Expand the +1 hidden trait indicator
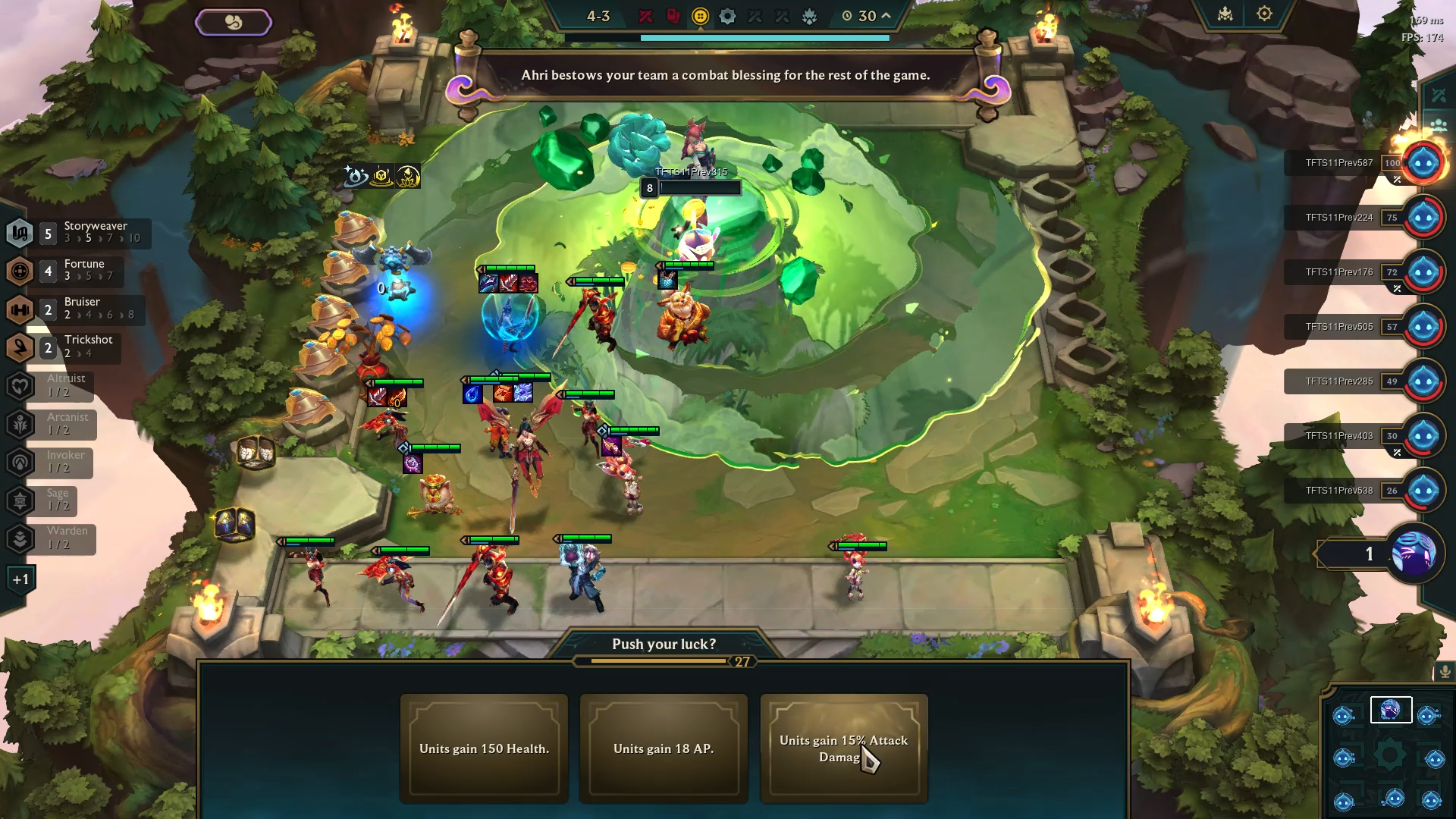 (20, 579)
